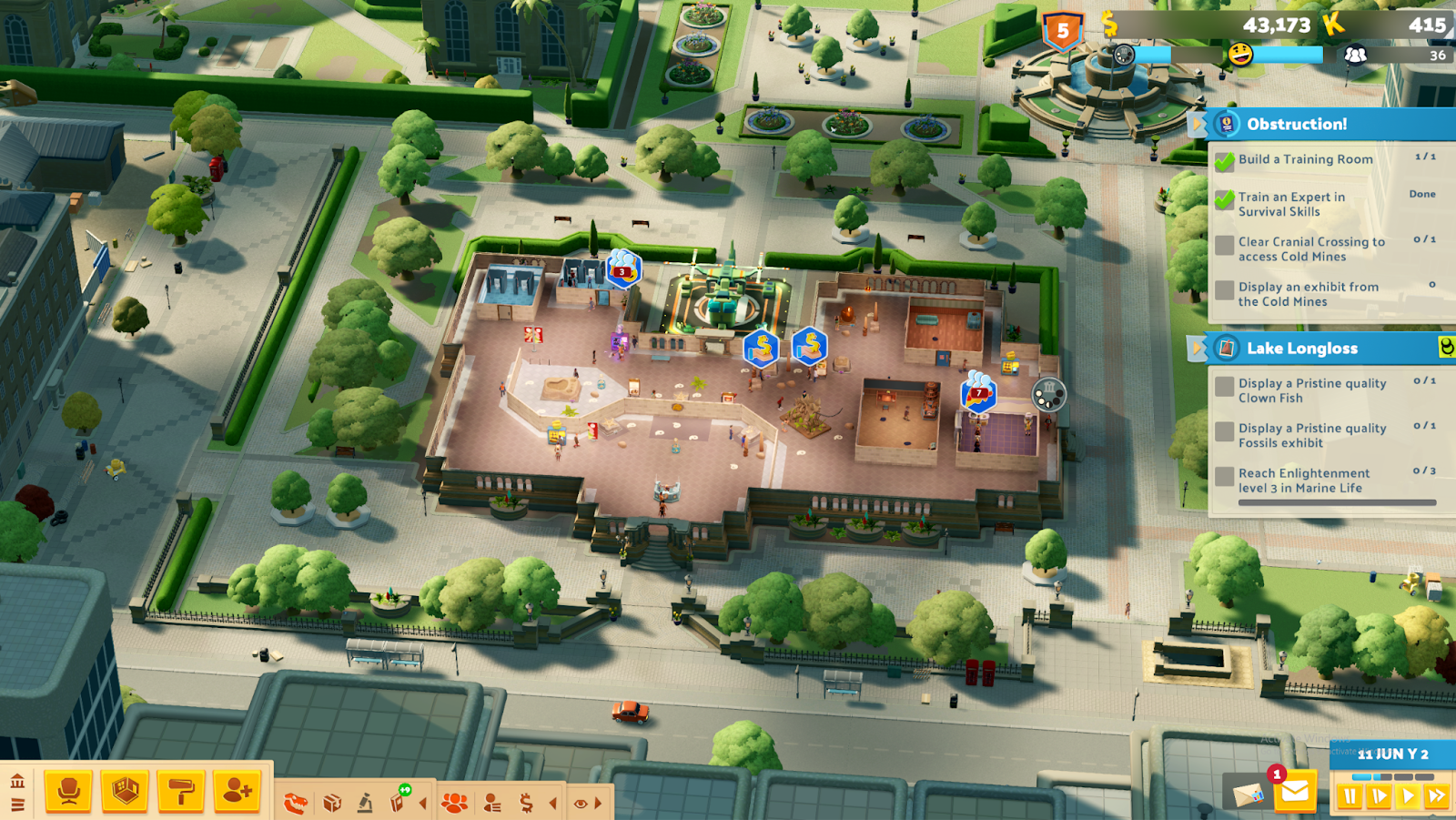Open the yellow mail inbox button
The height and width of the screenshot is (820, 1456).
[1294, 792]
